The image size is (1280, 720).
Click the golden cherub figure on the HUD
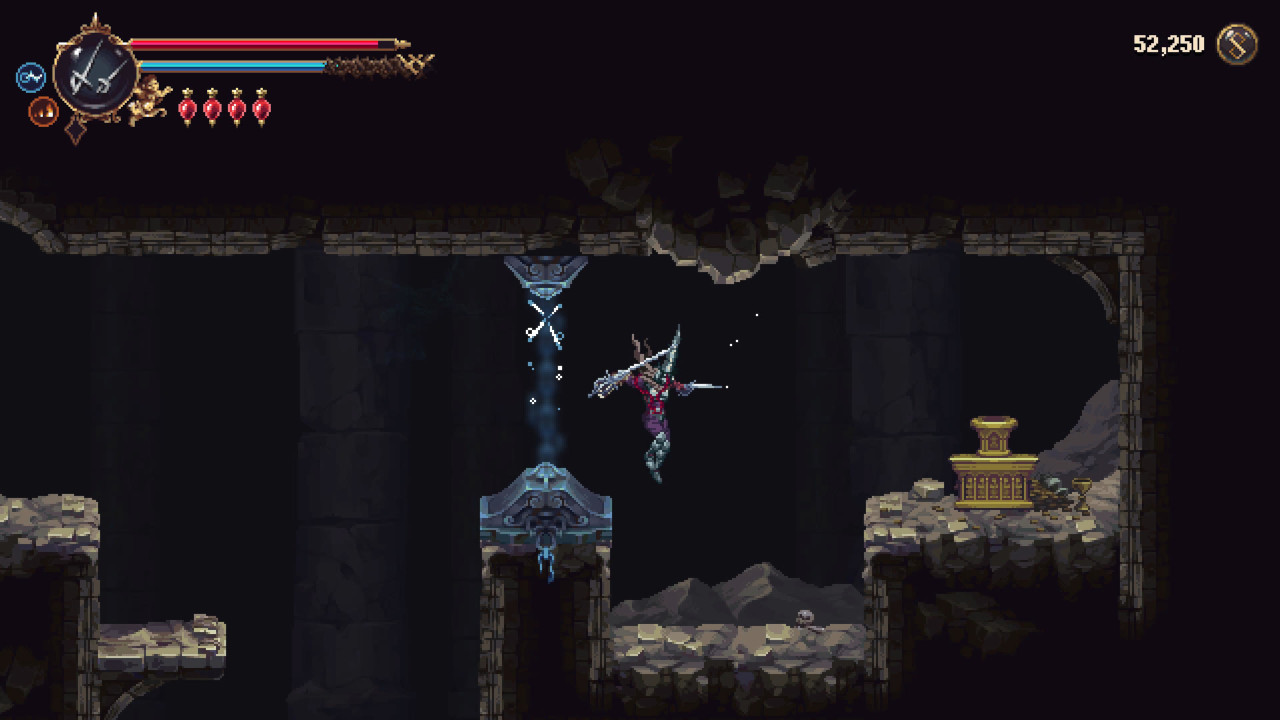pyautogui.click(x=150, y=95)
